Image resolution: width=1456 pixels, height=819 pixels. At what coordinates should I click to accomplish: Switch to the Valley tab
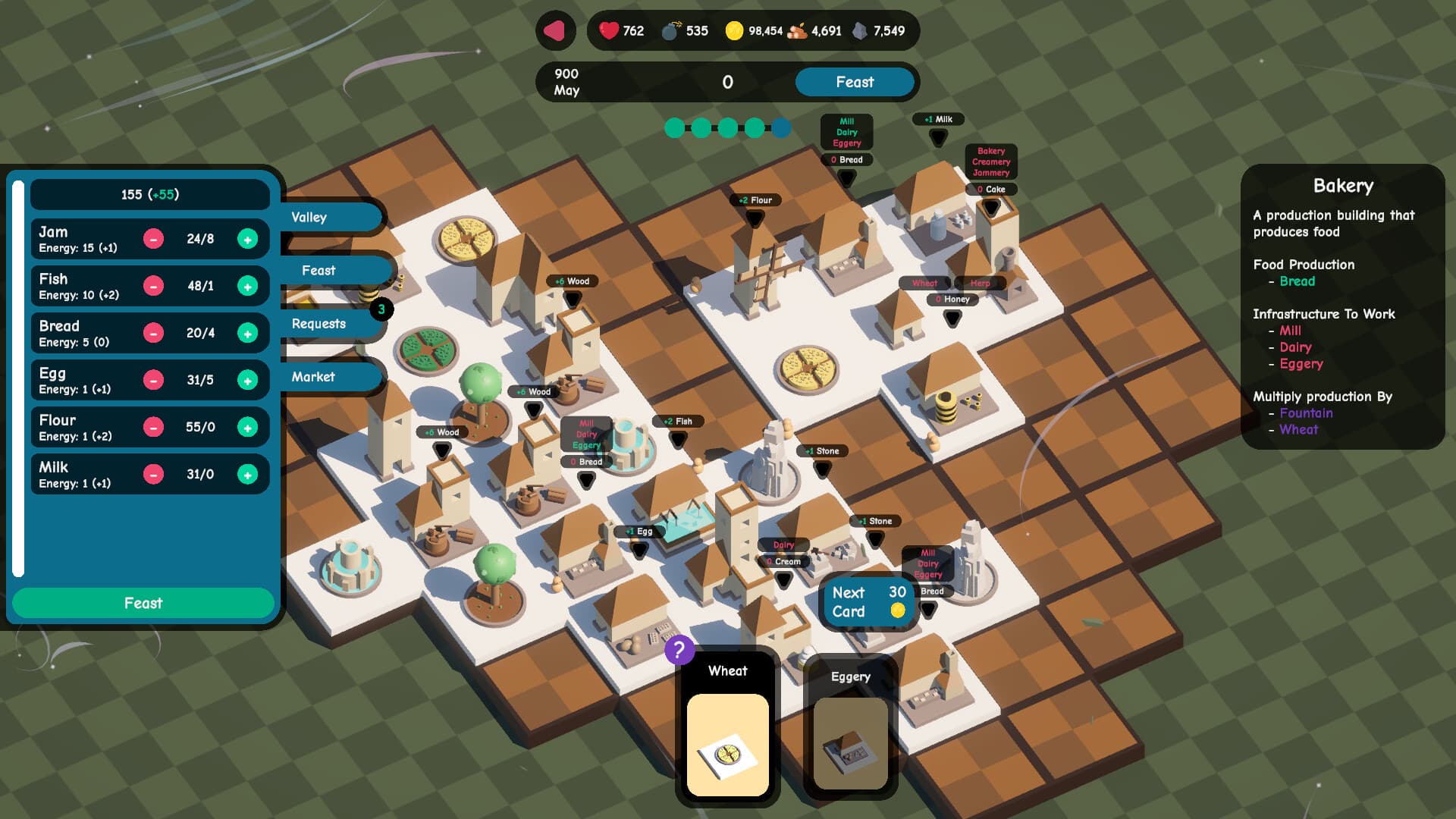[x=310, y=217]
